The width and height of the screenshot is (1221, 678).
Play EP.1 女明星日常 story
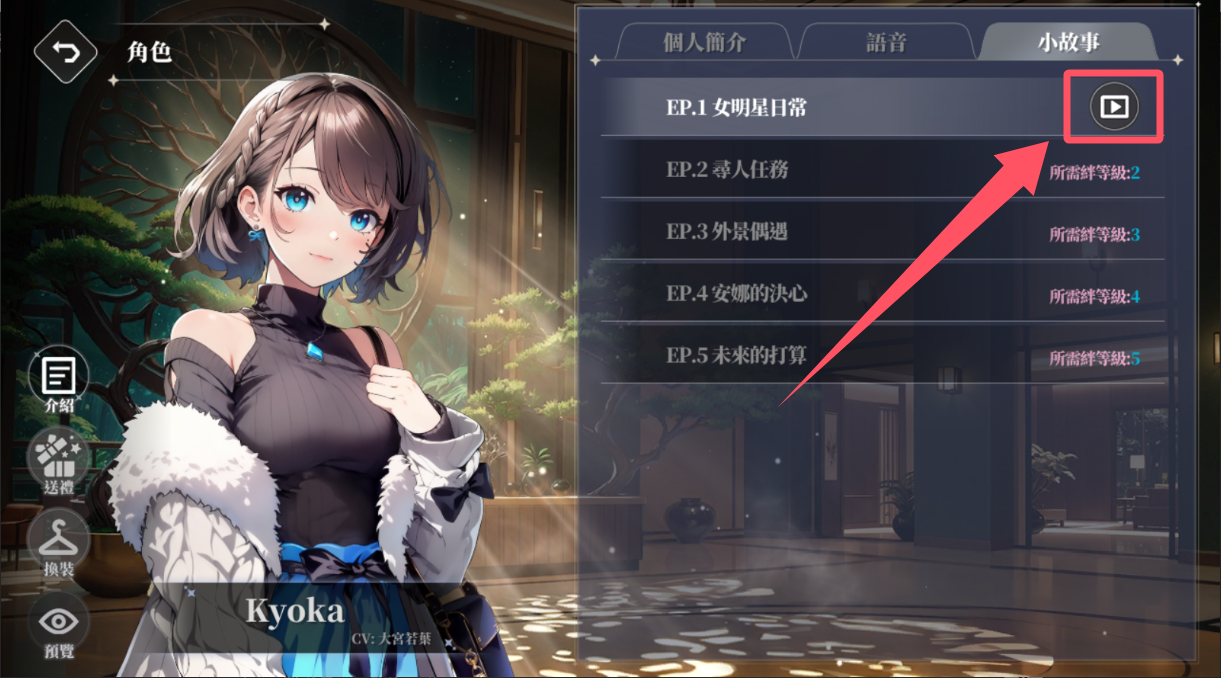1114,106
